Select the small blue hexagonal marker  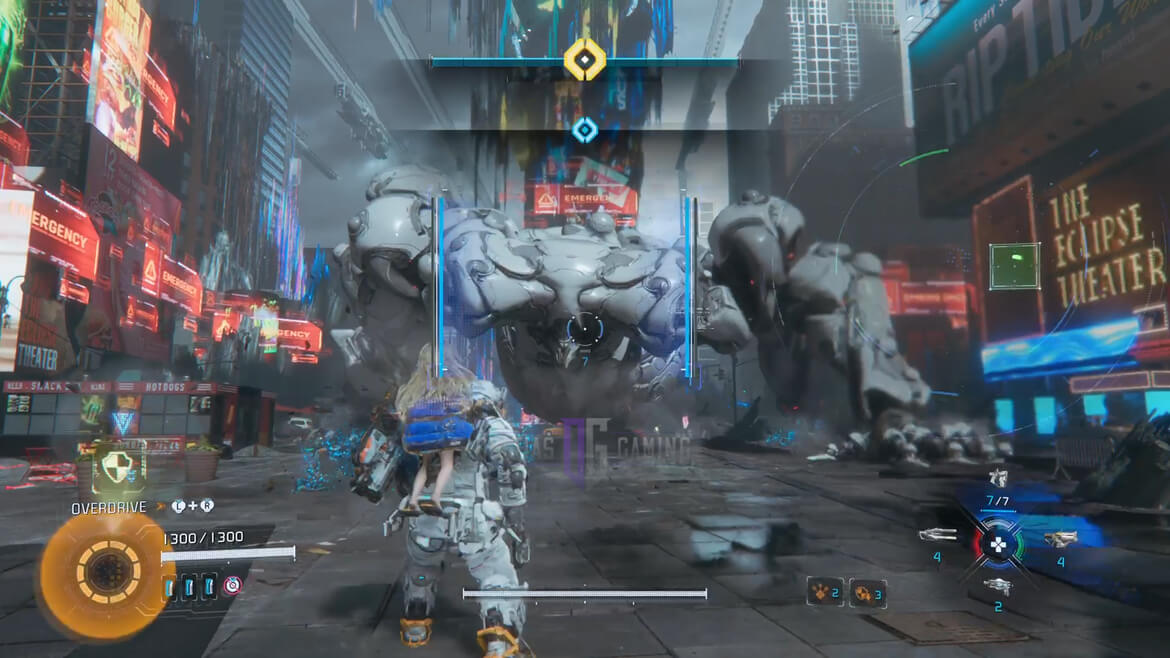[585, 129]
